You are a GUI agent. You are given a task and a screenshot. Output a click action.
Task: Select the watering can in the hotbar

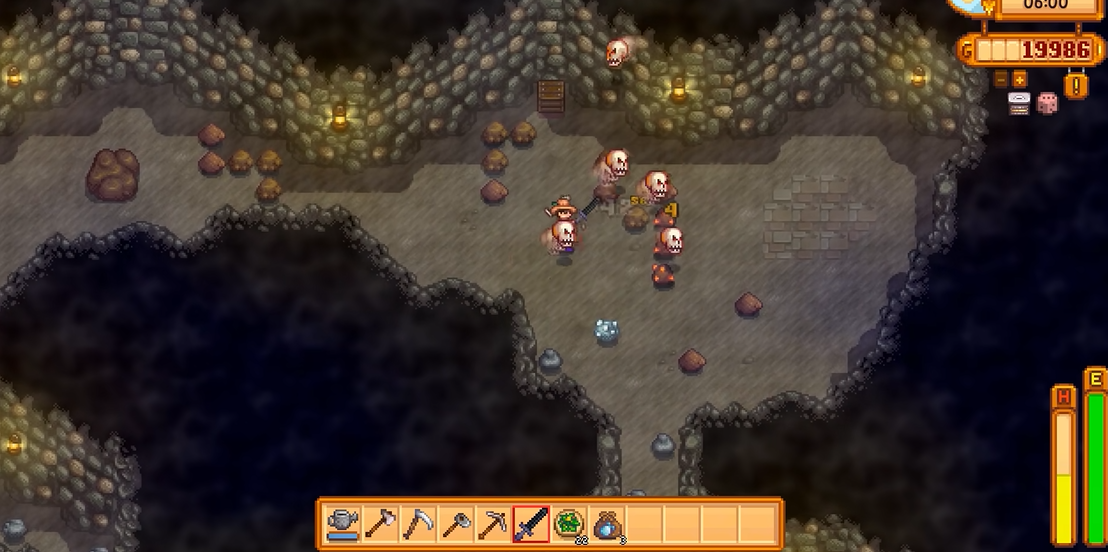(x=343, y=524)
